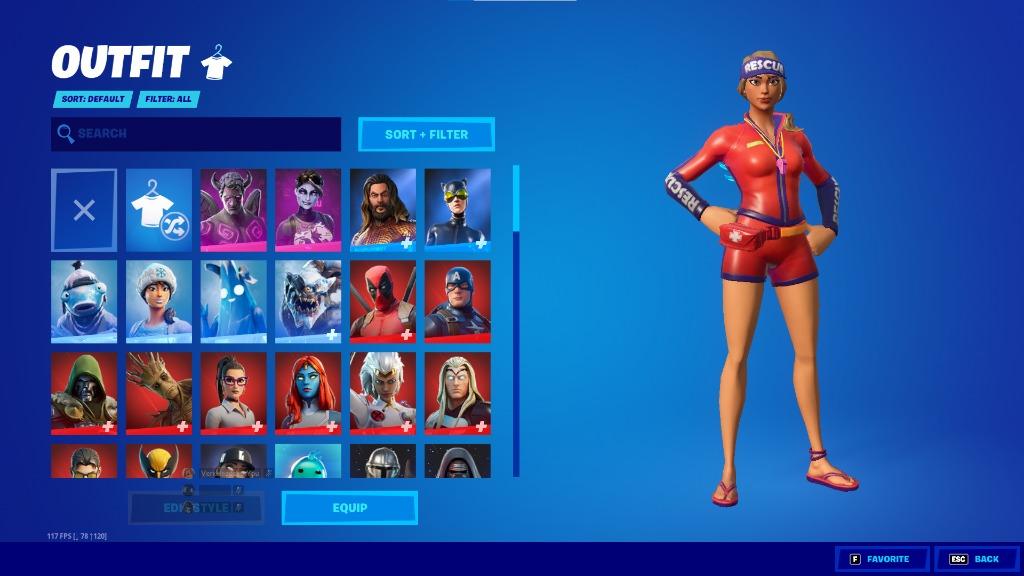Choose the random outfit shuffle tile
Screen dimensions: 1024x576
[159, 210]
